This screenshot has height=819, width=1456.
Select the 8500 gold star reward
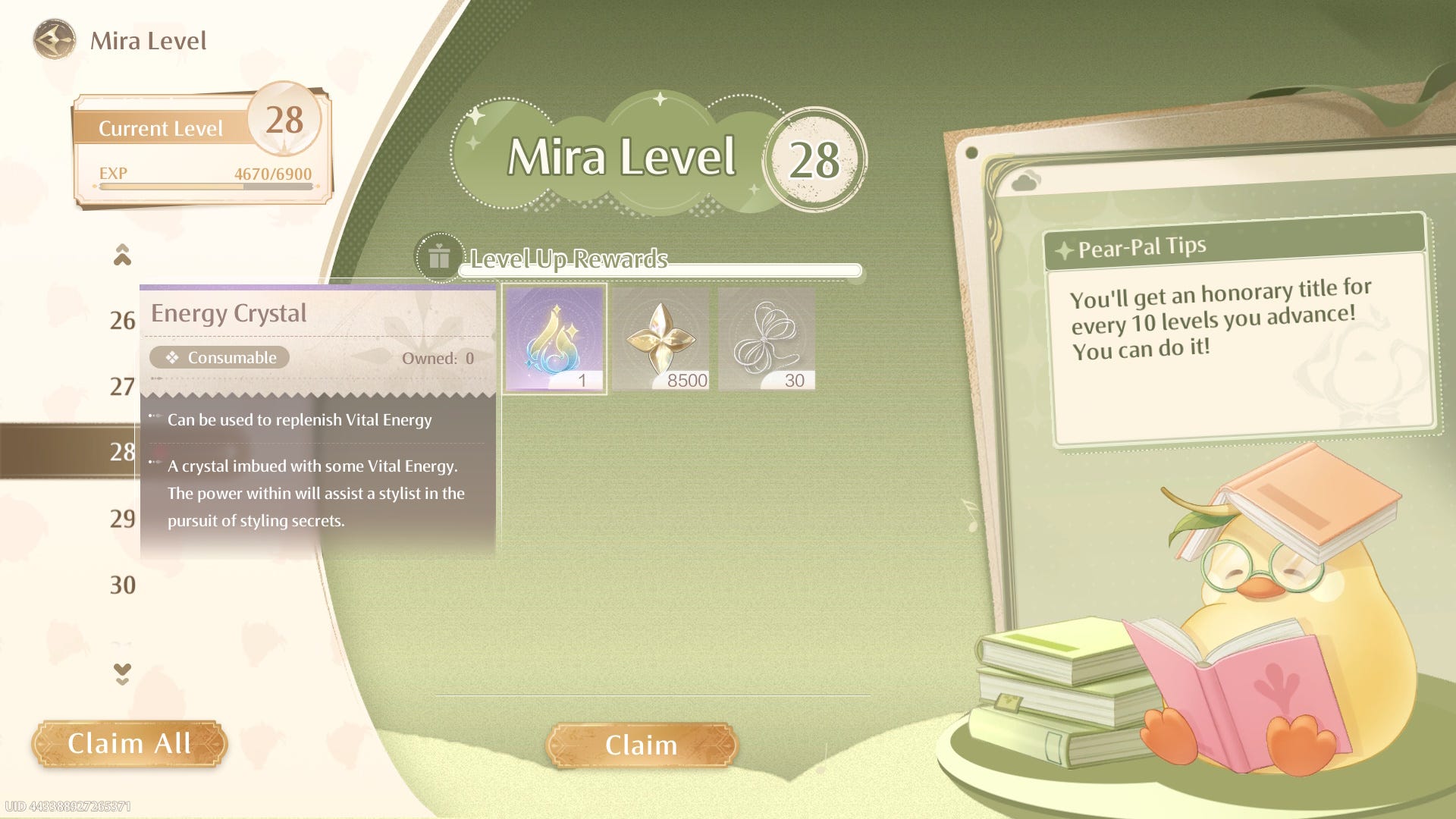(661, 339)
